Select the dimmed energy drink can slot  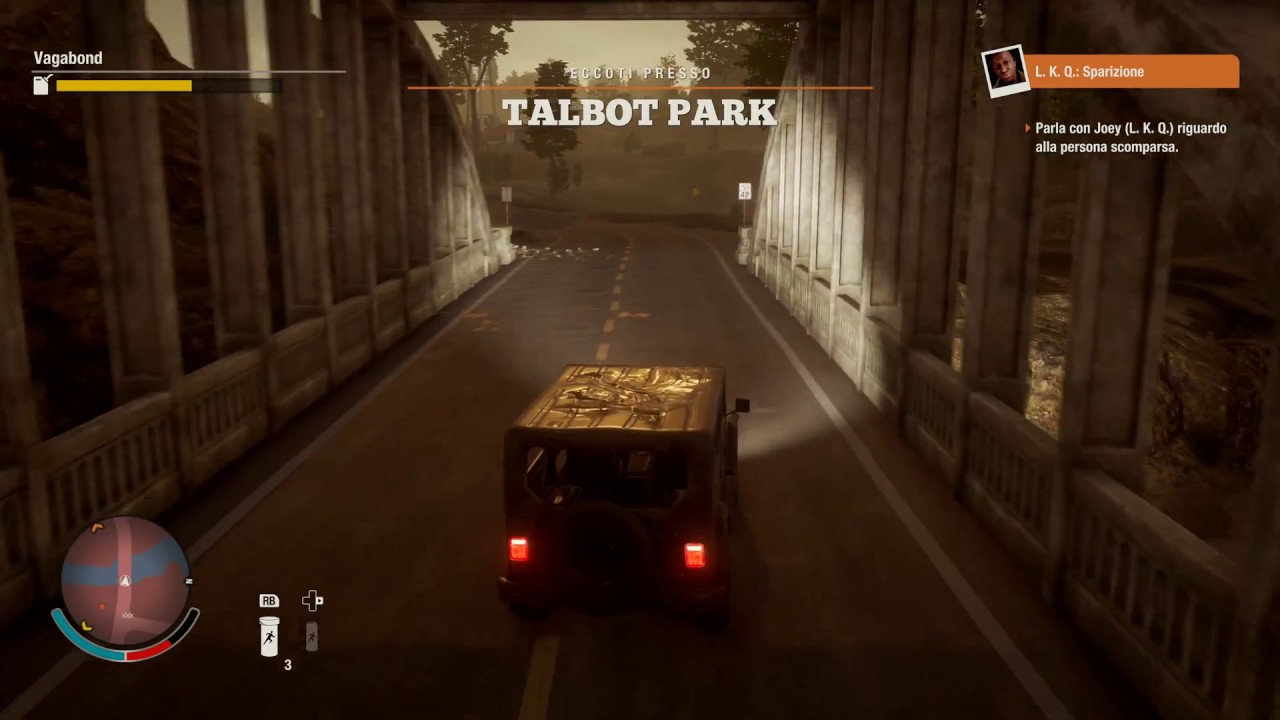click(312, 636)
